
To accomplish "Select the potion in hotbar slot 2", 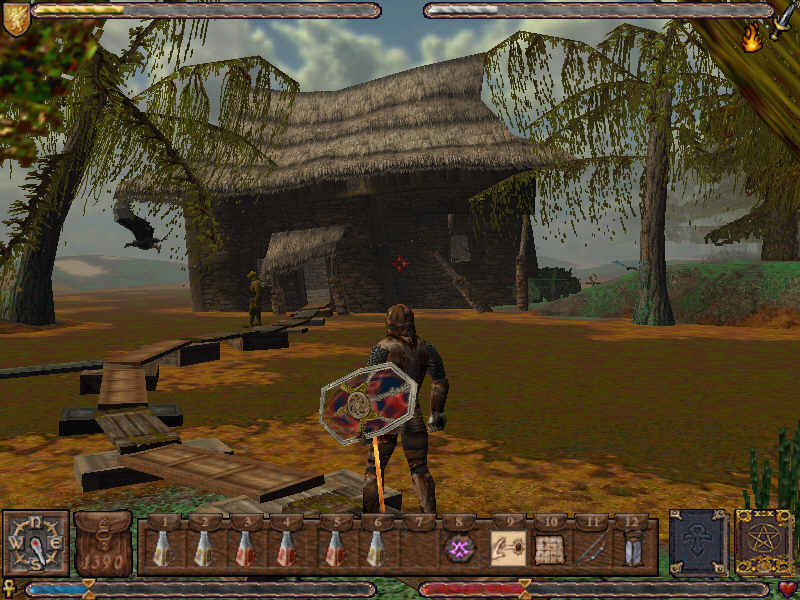I will point(203,548).
